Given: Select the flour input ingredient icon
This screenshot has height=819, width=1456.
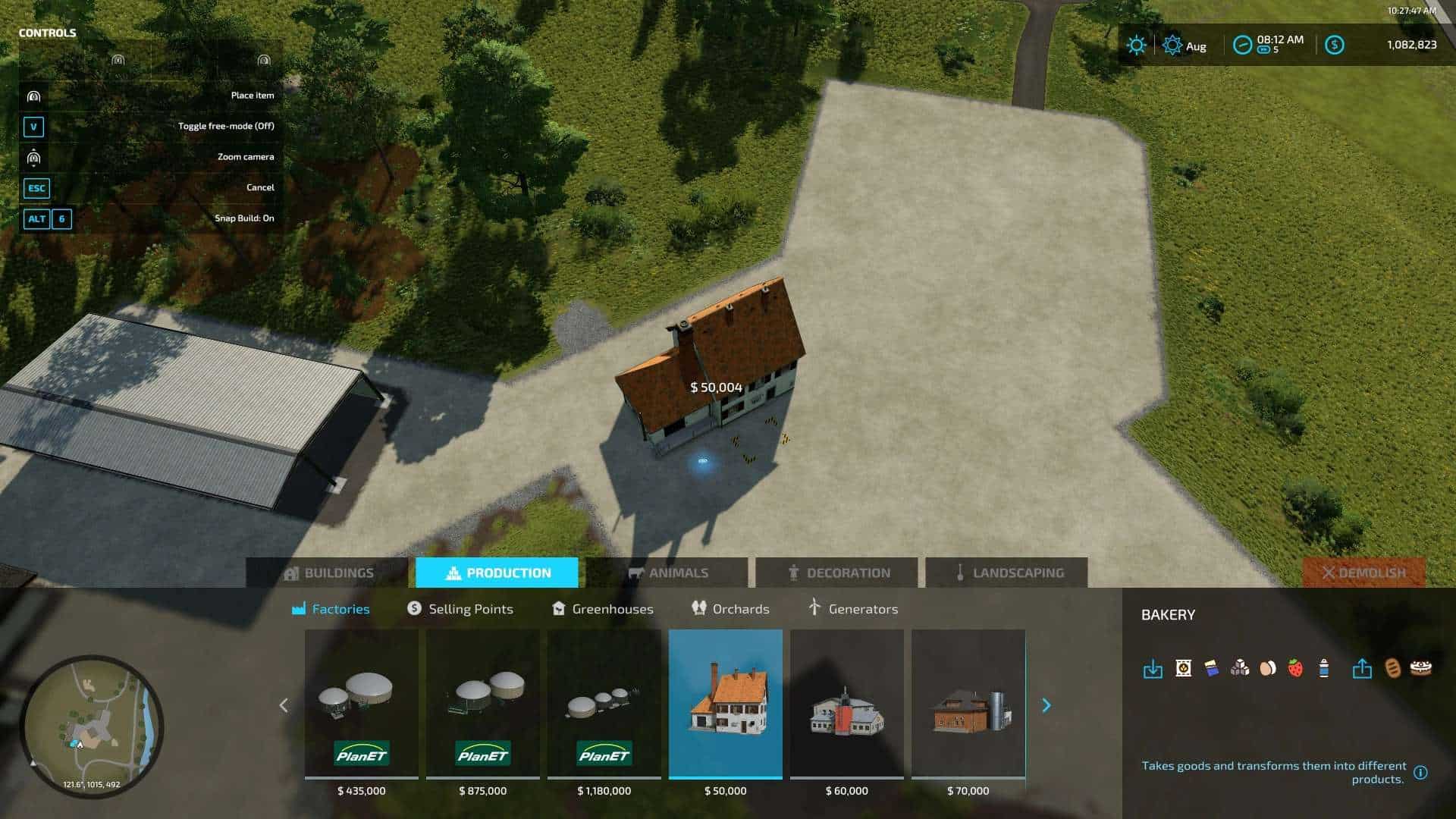Looking at the screenshot, I should 1182,667.
